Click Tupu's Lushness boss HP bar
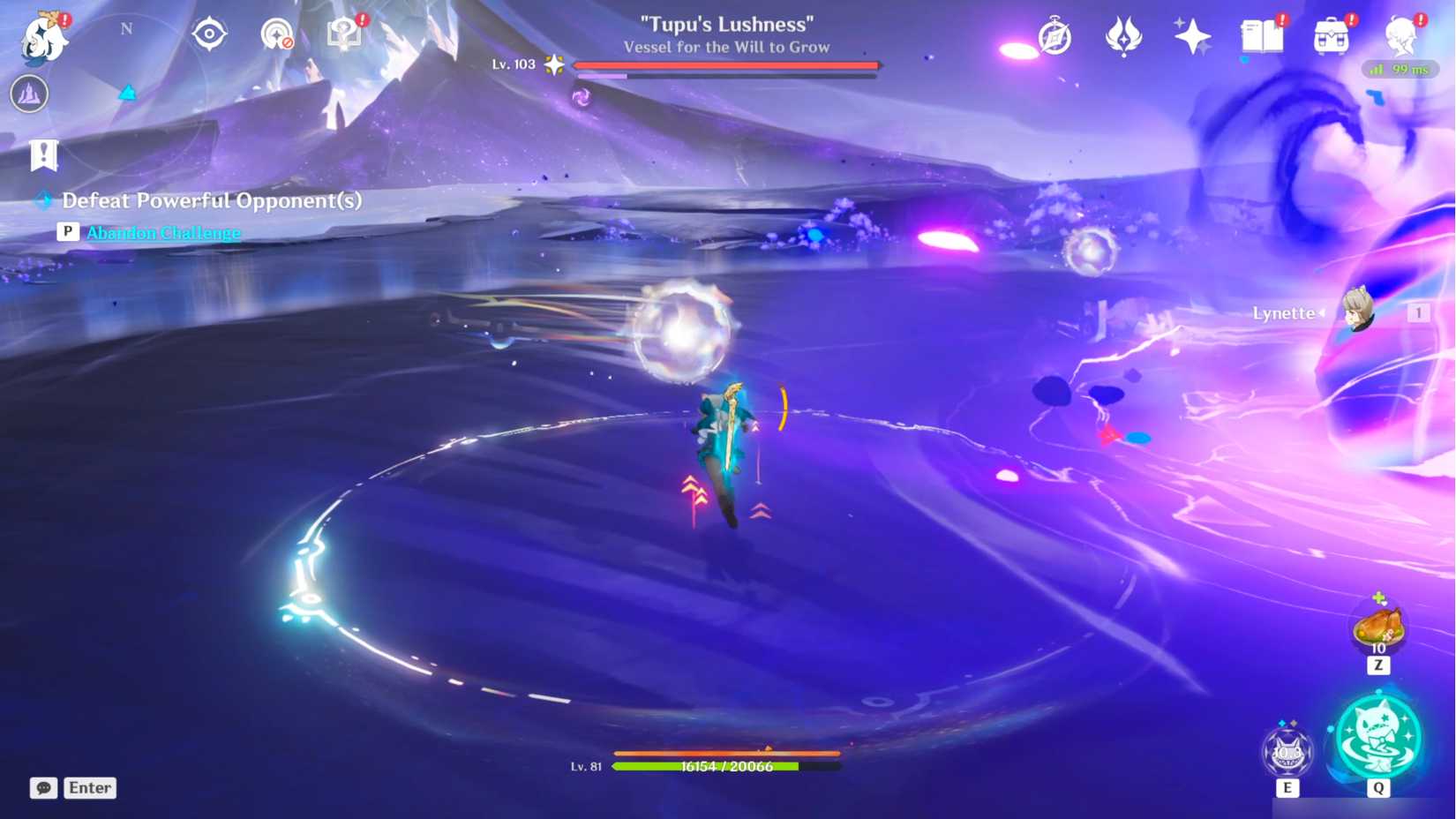Image resolution: width=1456 pixels, height=819 pixels. pyautogui.click(x=725, y=64)
